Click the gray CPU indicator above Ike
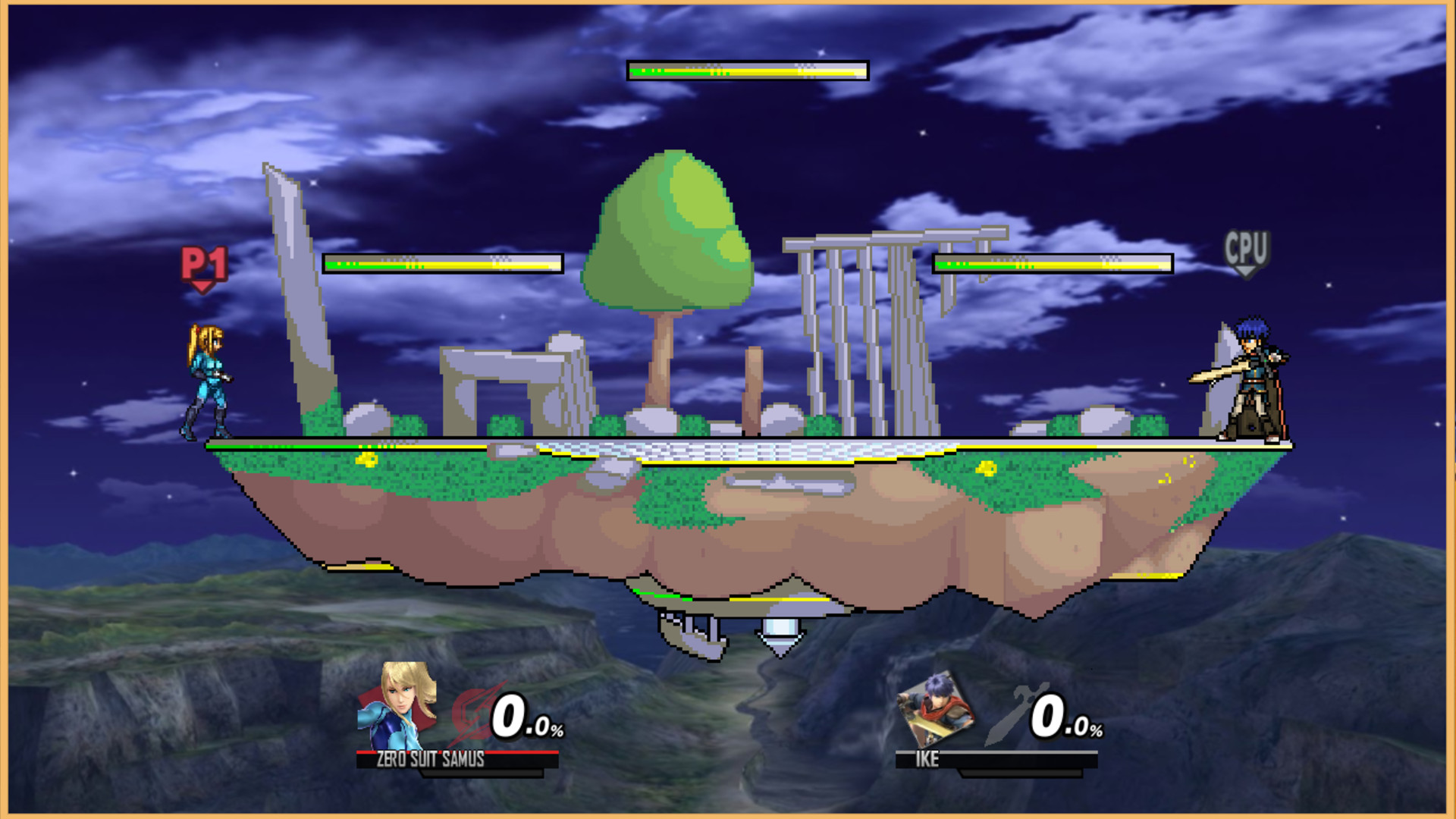 coord(1248,246)
